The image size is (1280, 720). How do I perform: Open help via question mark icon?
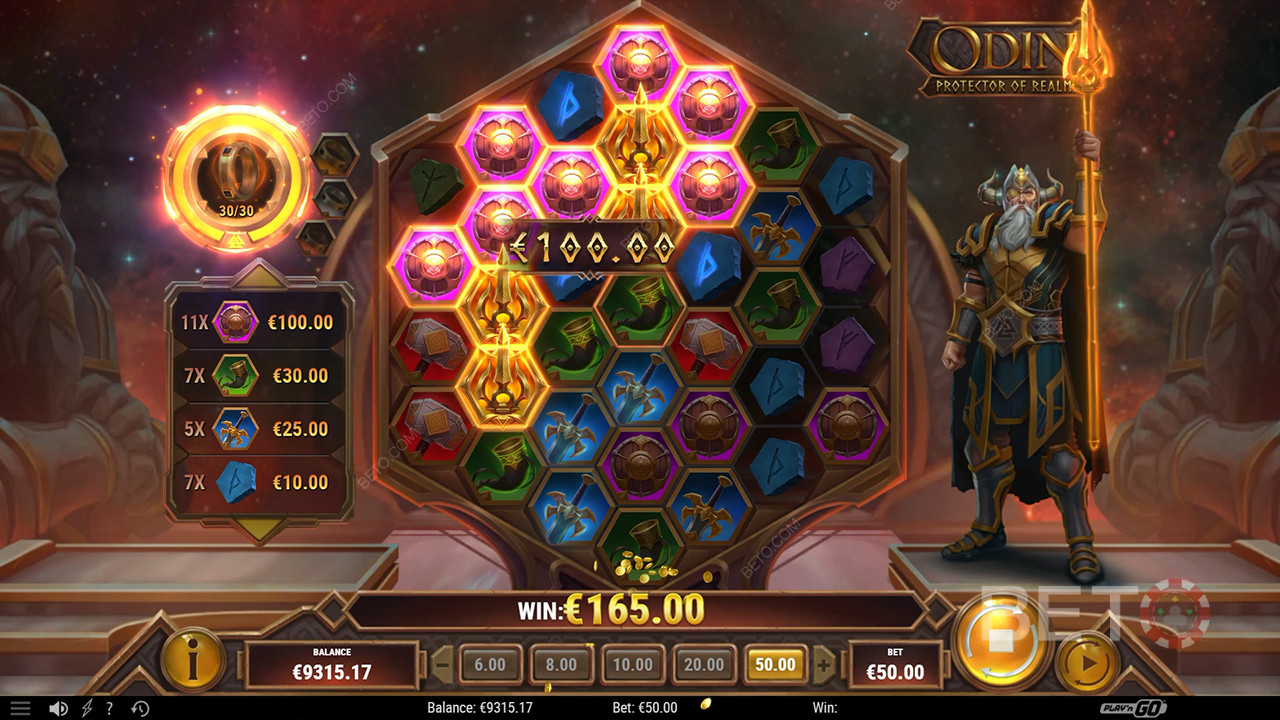pyautogui.click(x=111, y=708)
